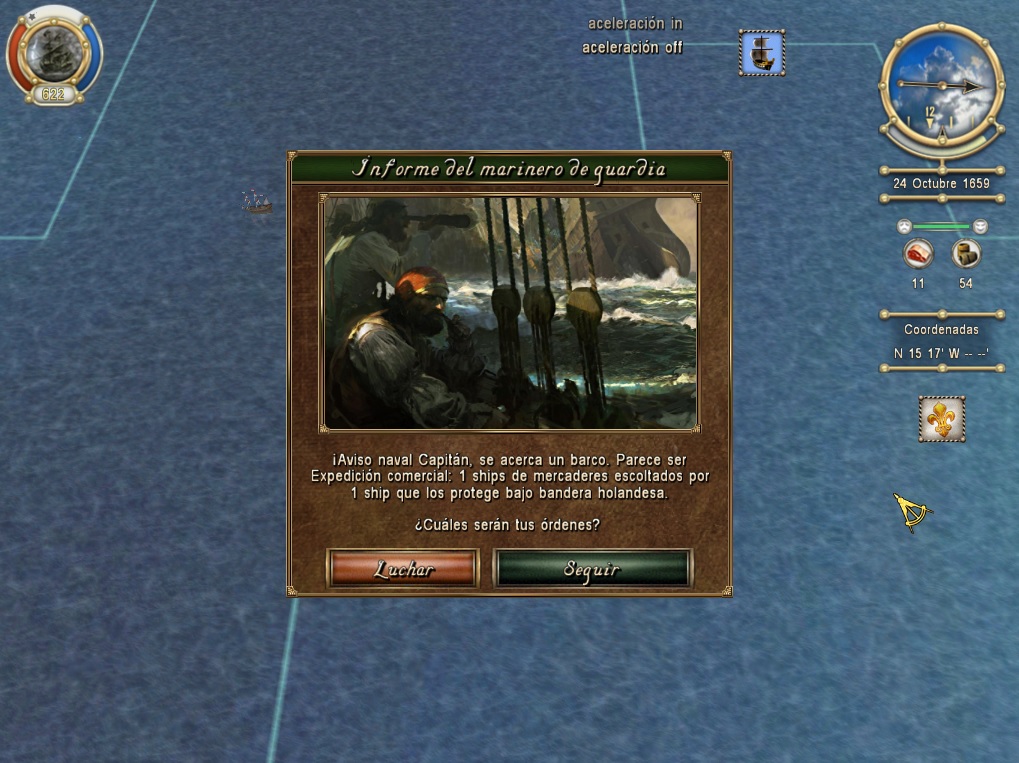Screen dimensions: 1019x763
Task: Select the rum barrel supply icon
Action: 965,254
